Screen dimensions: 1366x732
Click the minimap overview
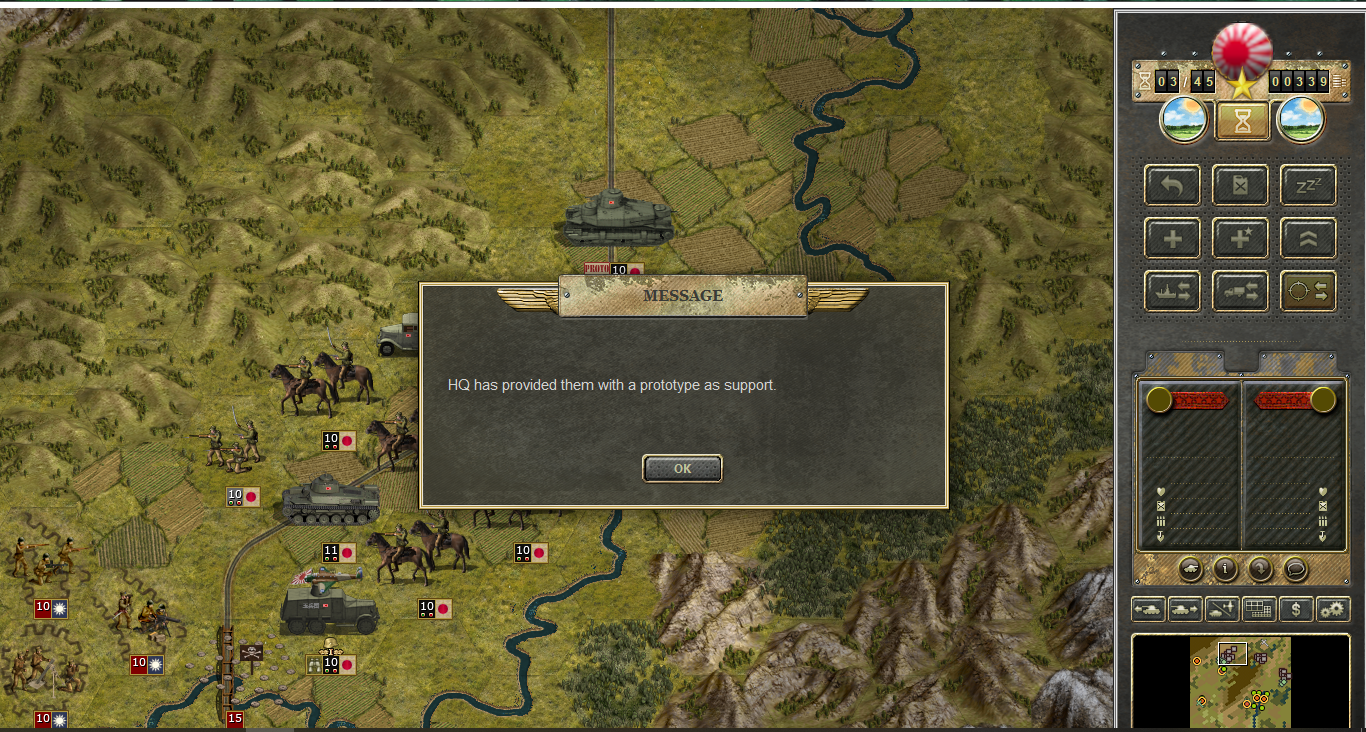[x=1240, y=682]
